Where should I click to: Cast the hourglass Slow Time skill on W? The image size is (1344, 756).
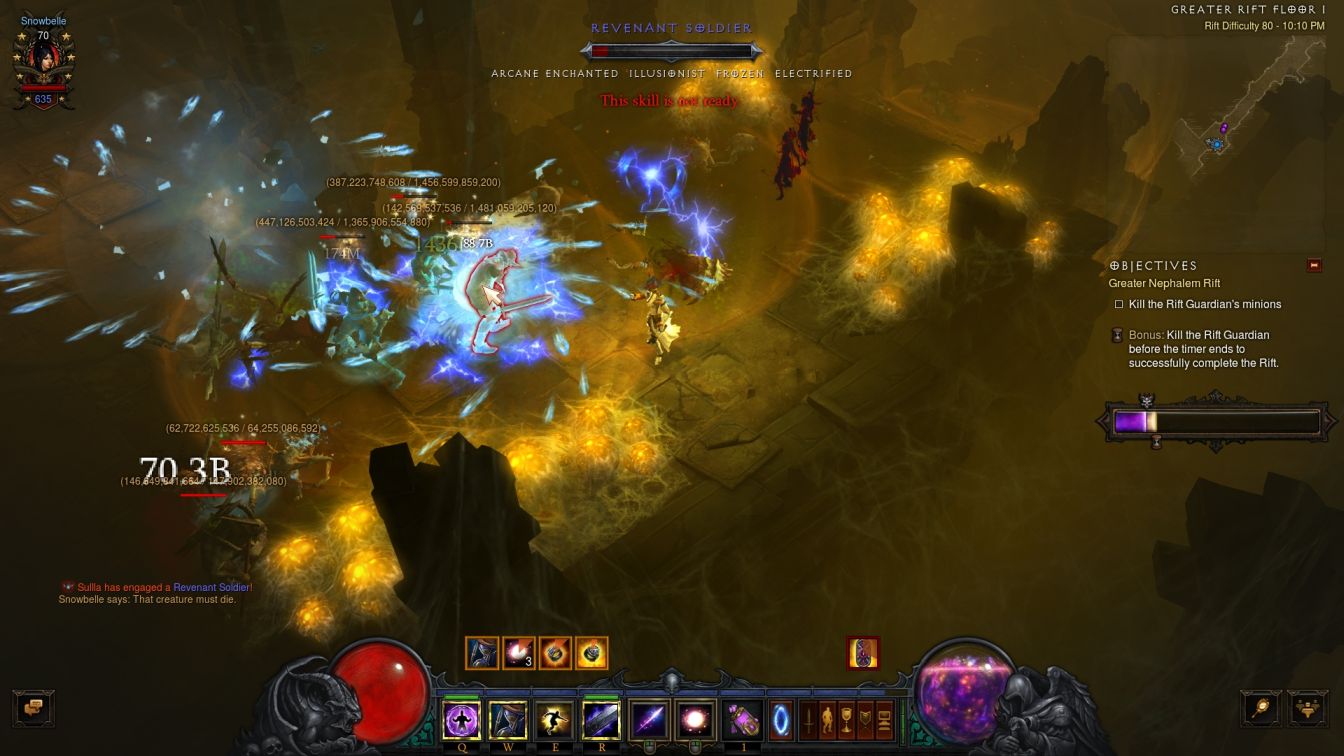[507, 720]
